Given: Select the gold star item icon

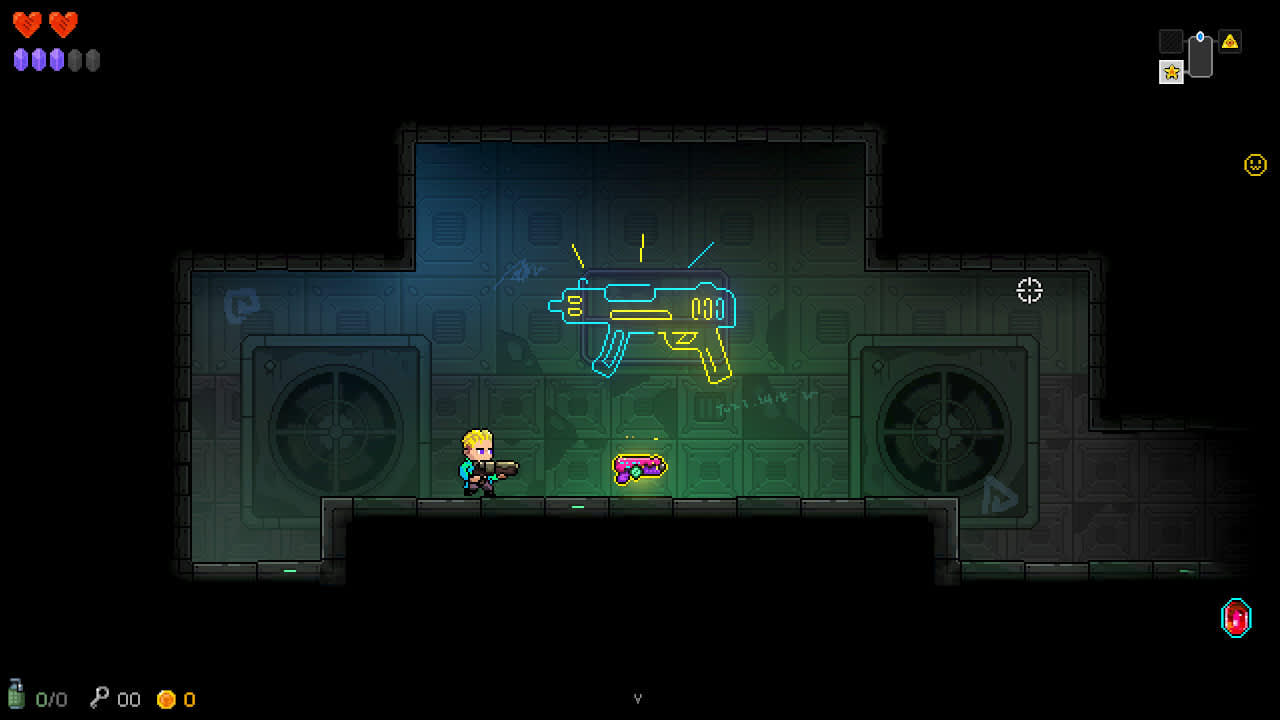Looking at the screenshot, I should pyautogui.click(x=1170, y=72).
